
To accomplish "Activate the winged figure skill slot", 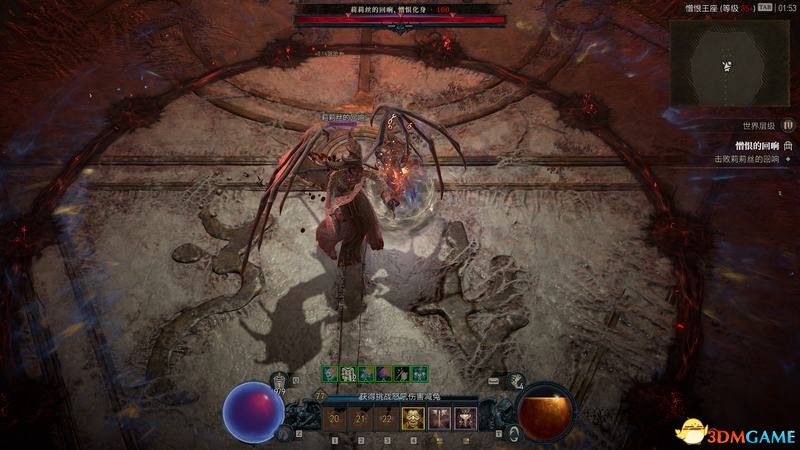I will (x=464, y=420).
